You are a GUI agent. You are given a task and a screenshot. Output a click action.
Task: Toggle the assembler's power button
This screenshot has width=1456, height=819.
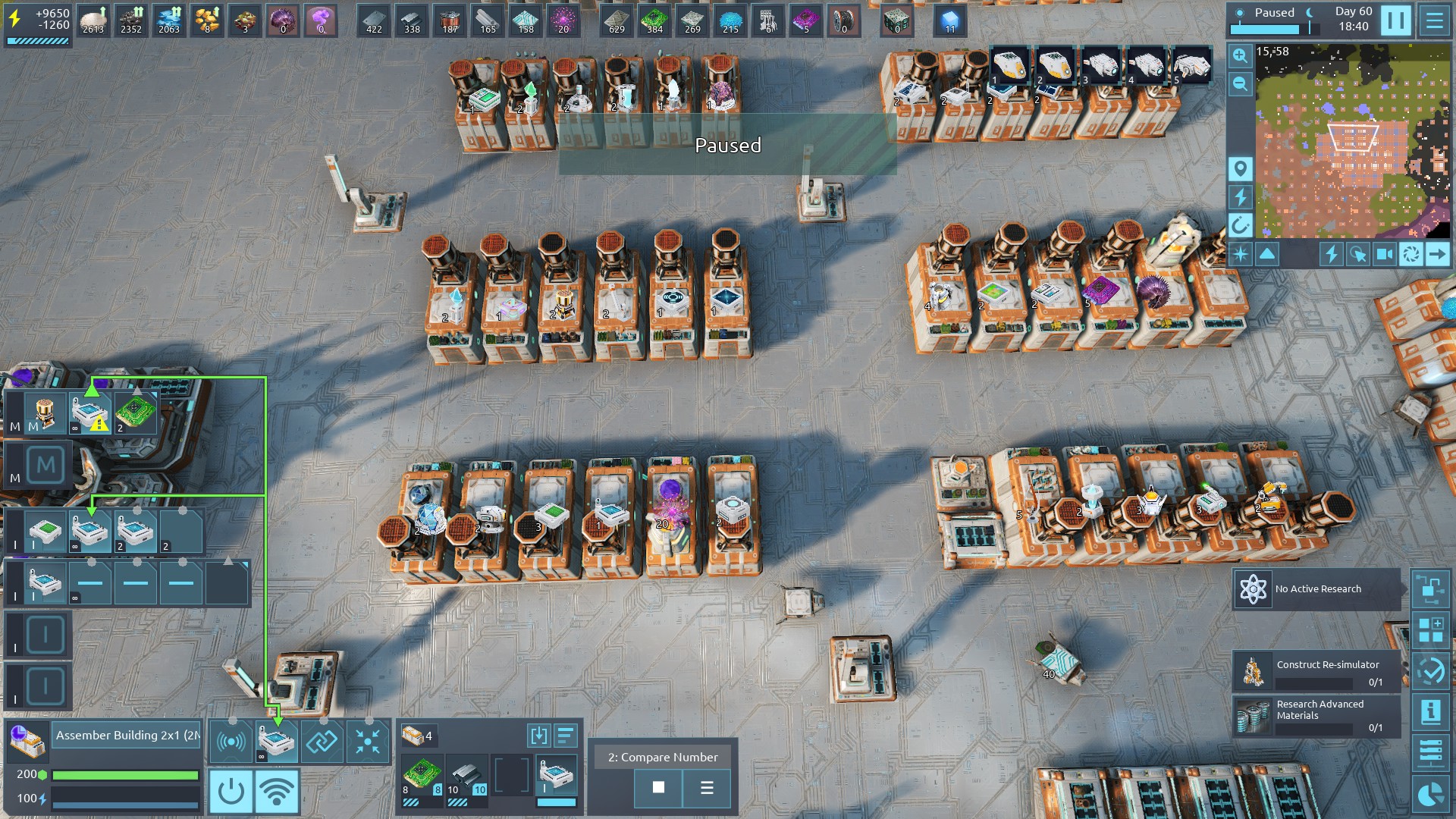231,792
